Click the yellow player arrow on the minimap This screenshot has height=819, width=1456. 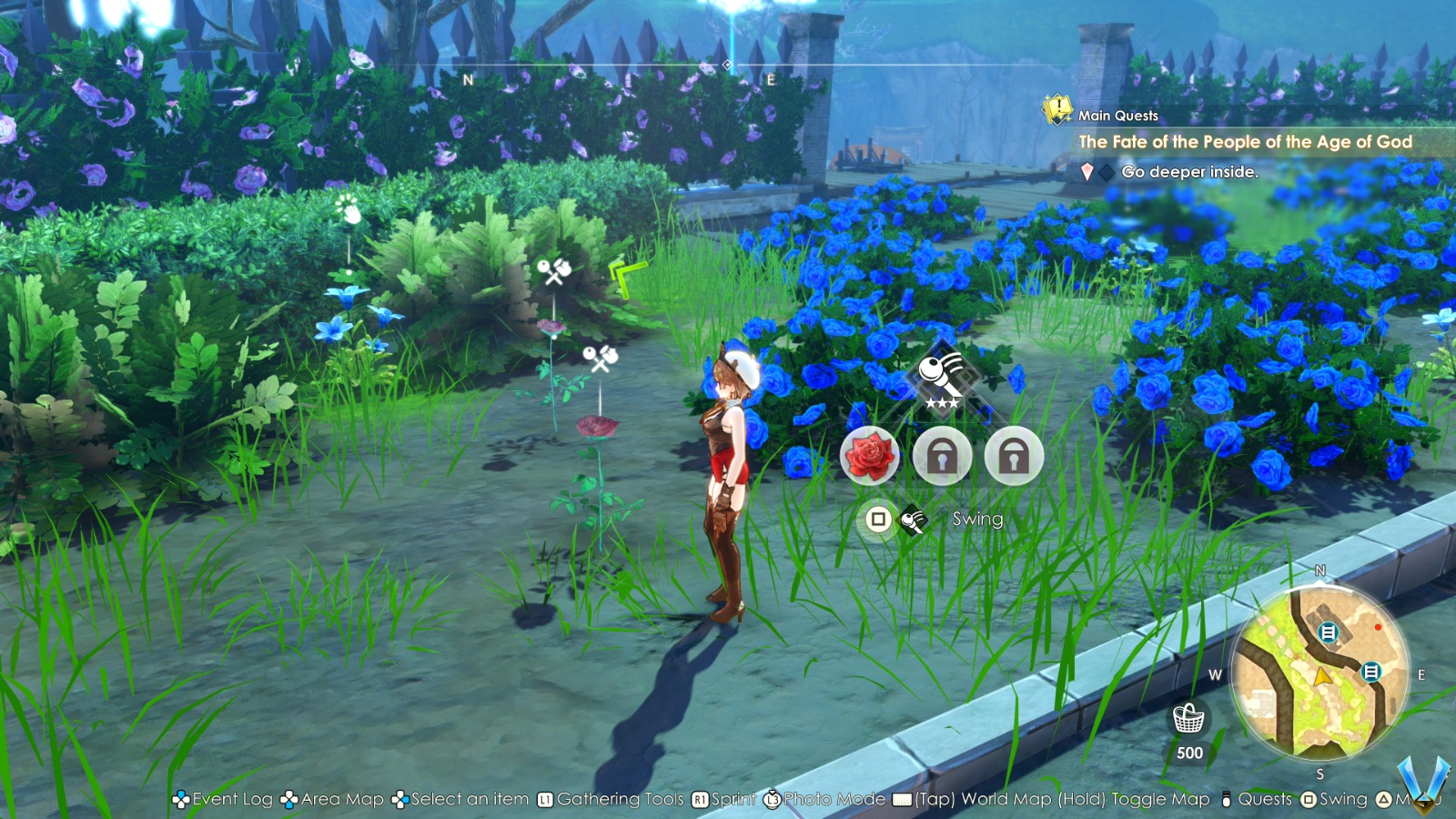[x=1321, y=676]
